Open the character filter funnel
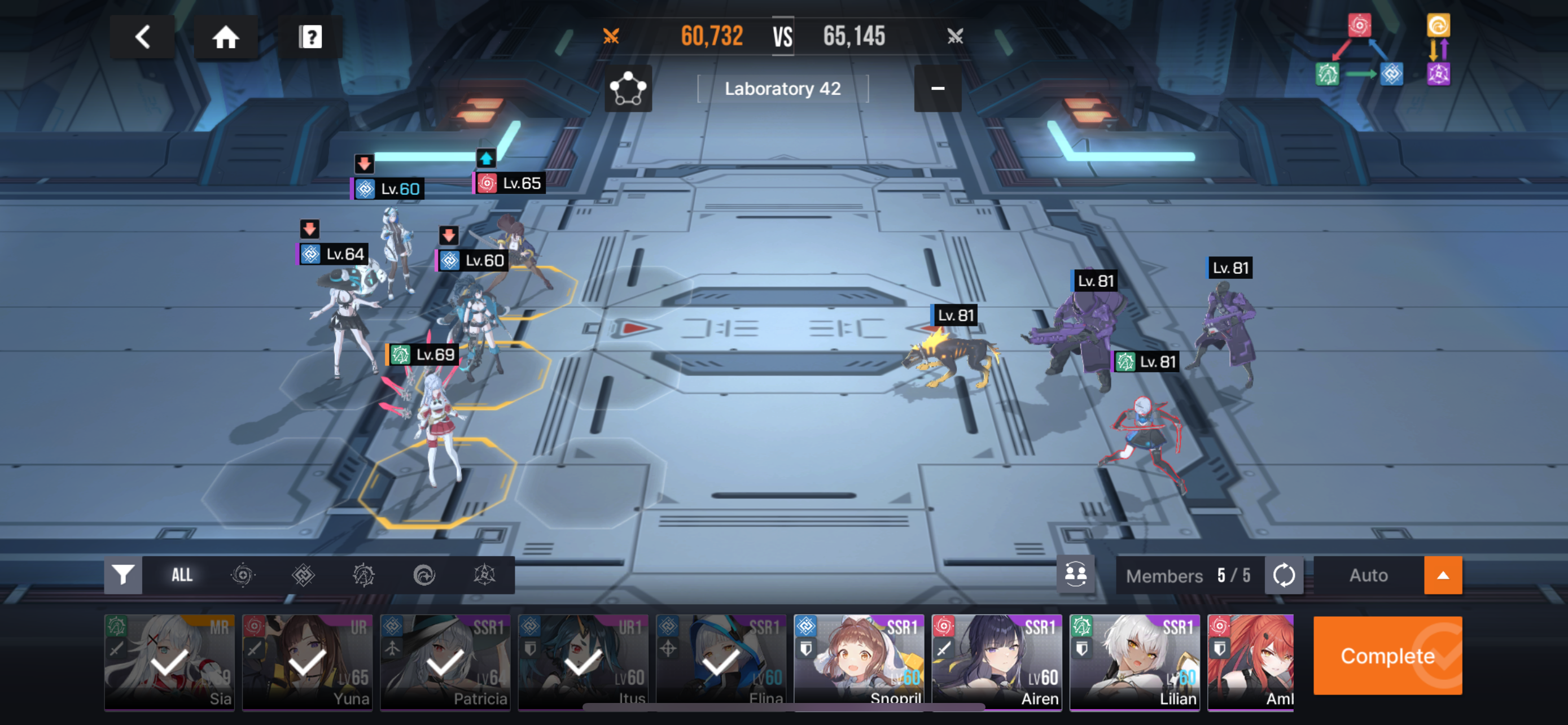 click(123, 575)
